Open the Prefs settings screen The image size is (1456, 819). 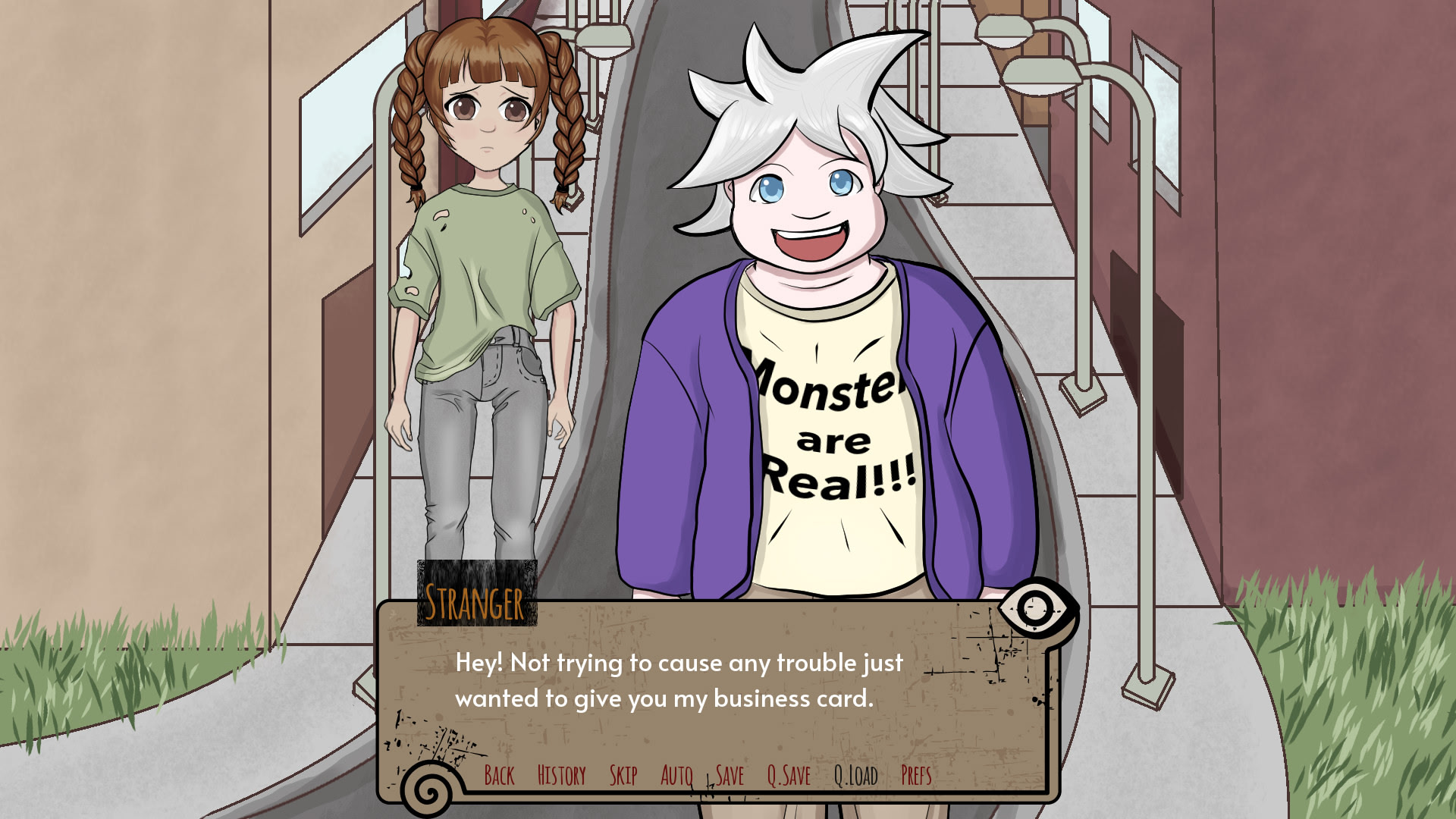(x=915, y=776)
